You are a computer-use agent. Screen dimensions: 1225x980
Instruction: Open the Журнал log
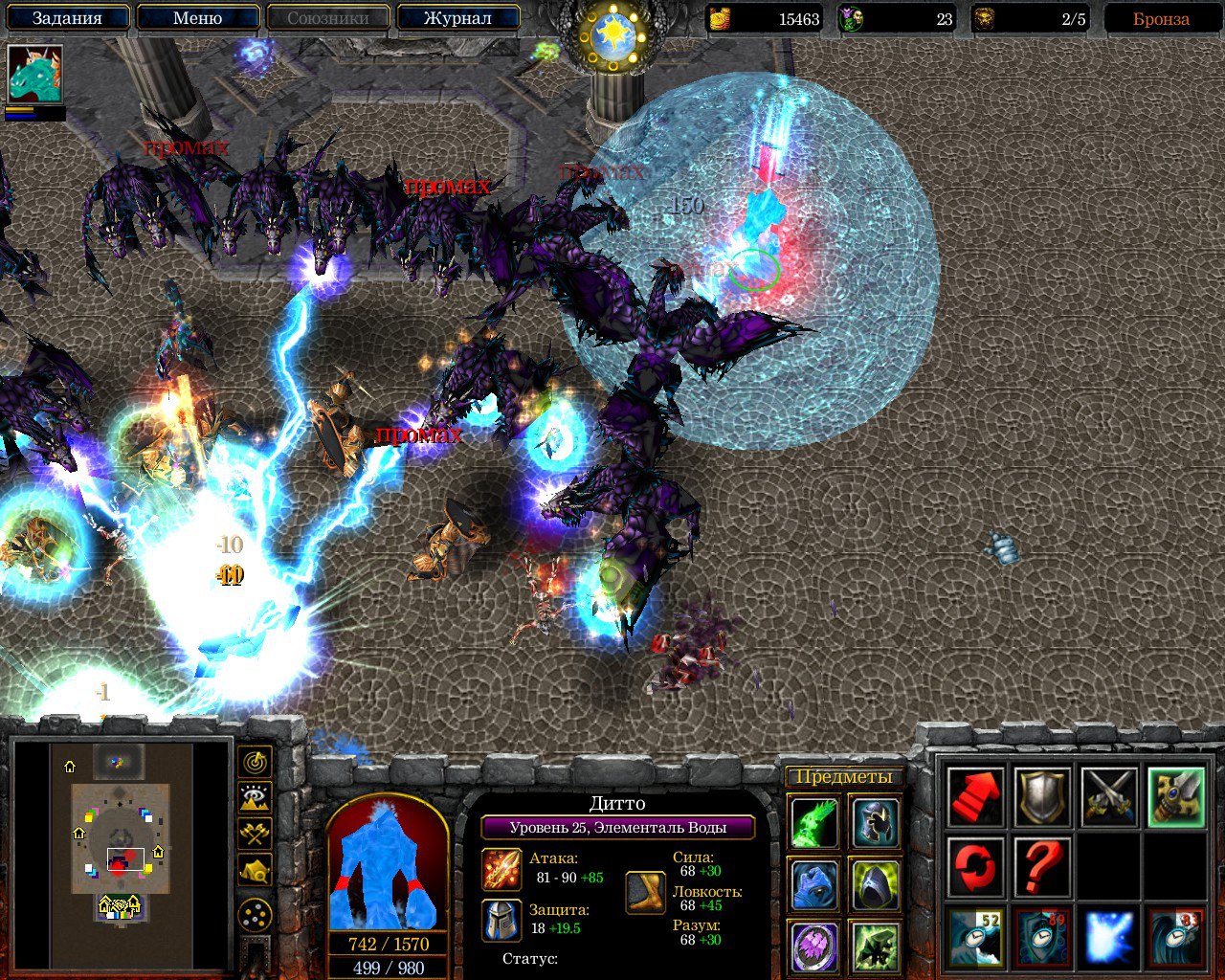(x=457, y=18)
